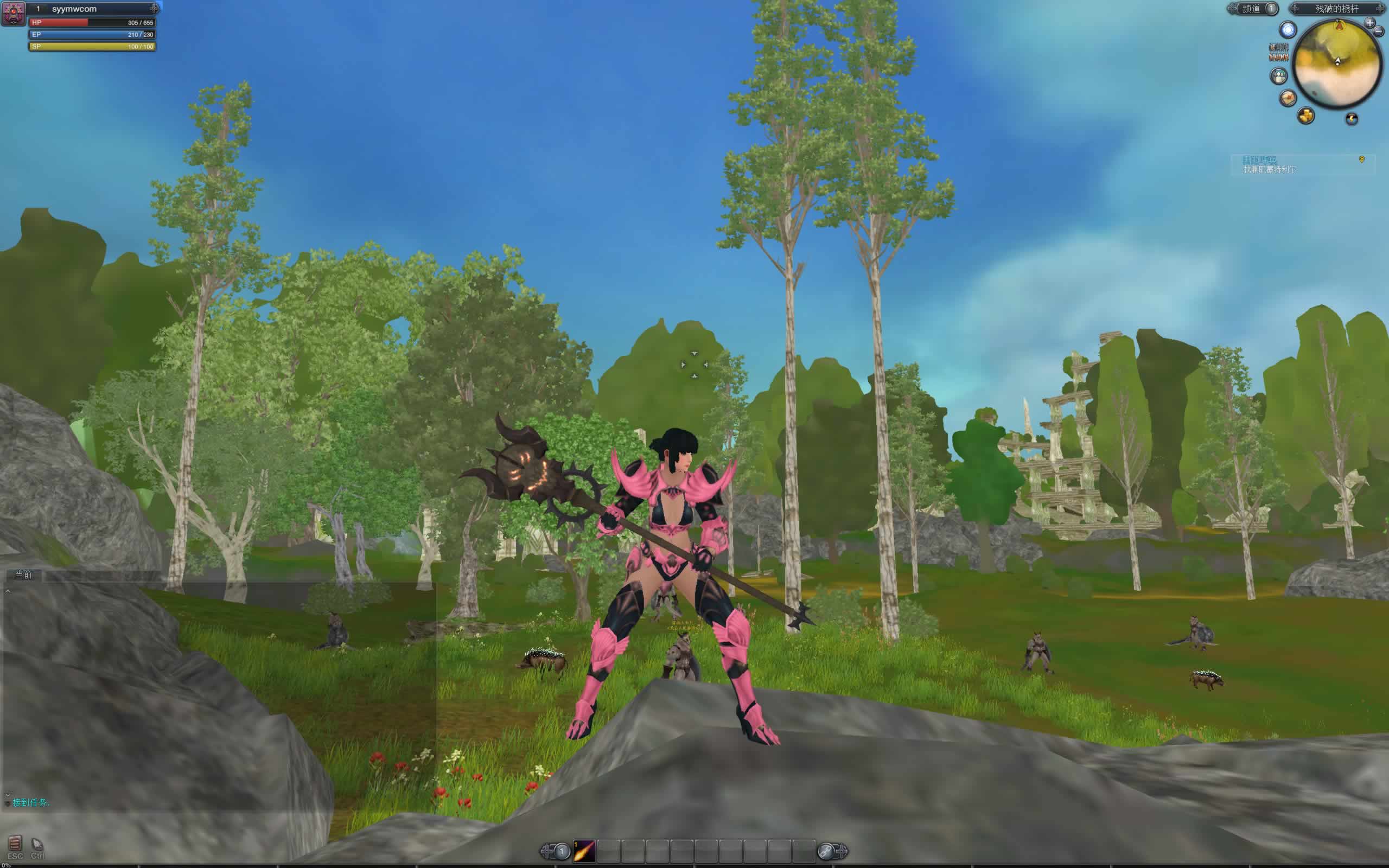Toggle the hotbar chain link lock
Viewport: 1389px width, 868px height.
point(826,851)
